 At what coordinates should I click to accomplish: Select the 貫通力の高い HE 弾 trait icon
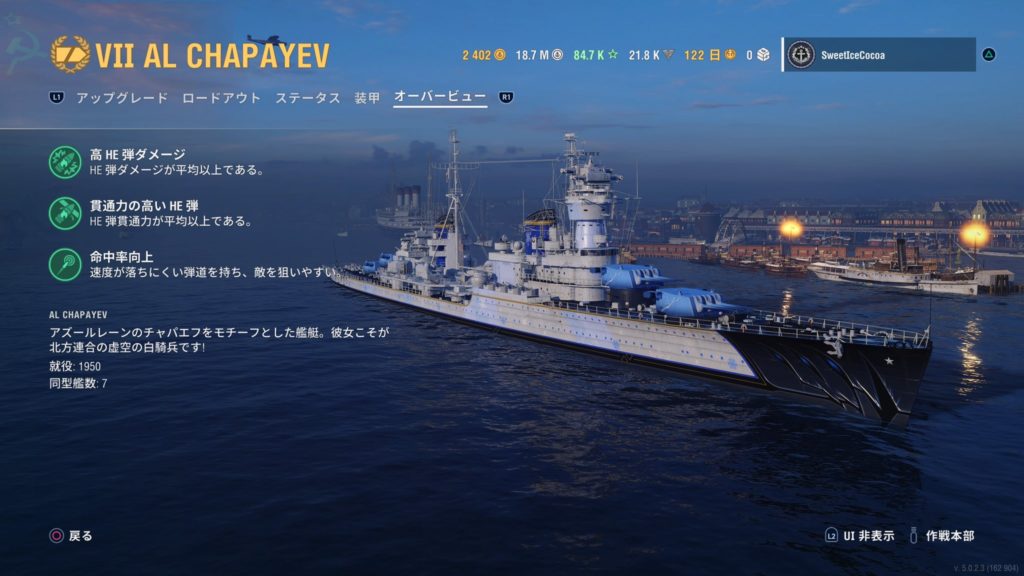[66, 212]
